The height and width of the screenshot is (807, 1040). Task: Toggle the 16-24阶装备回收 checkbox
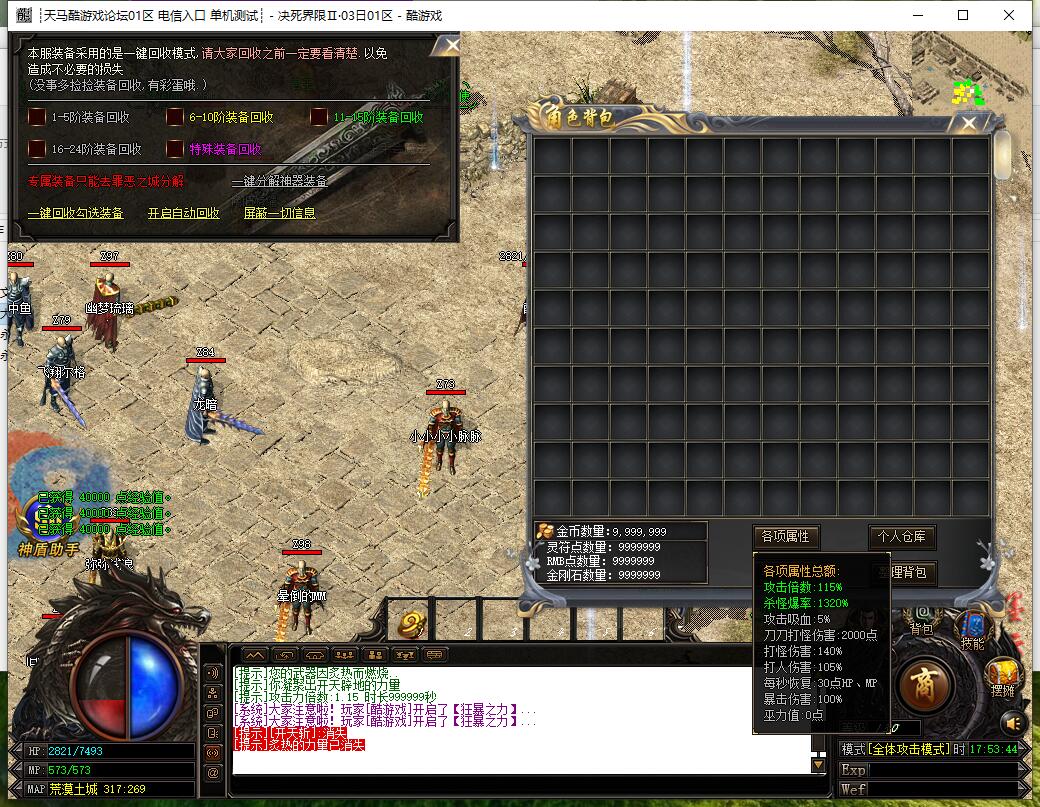(x=37, y=149)
